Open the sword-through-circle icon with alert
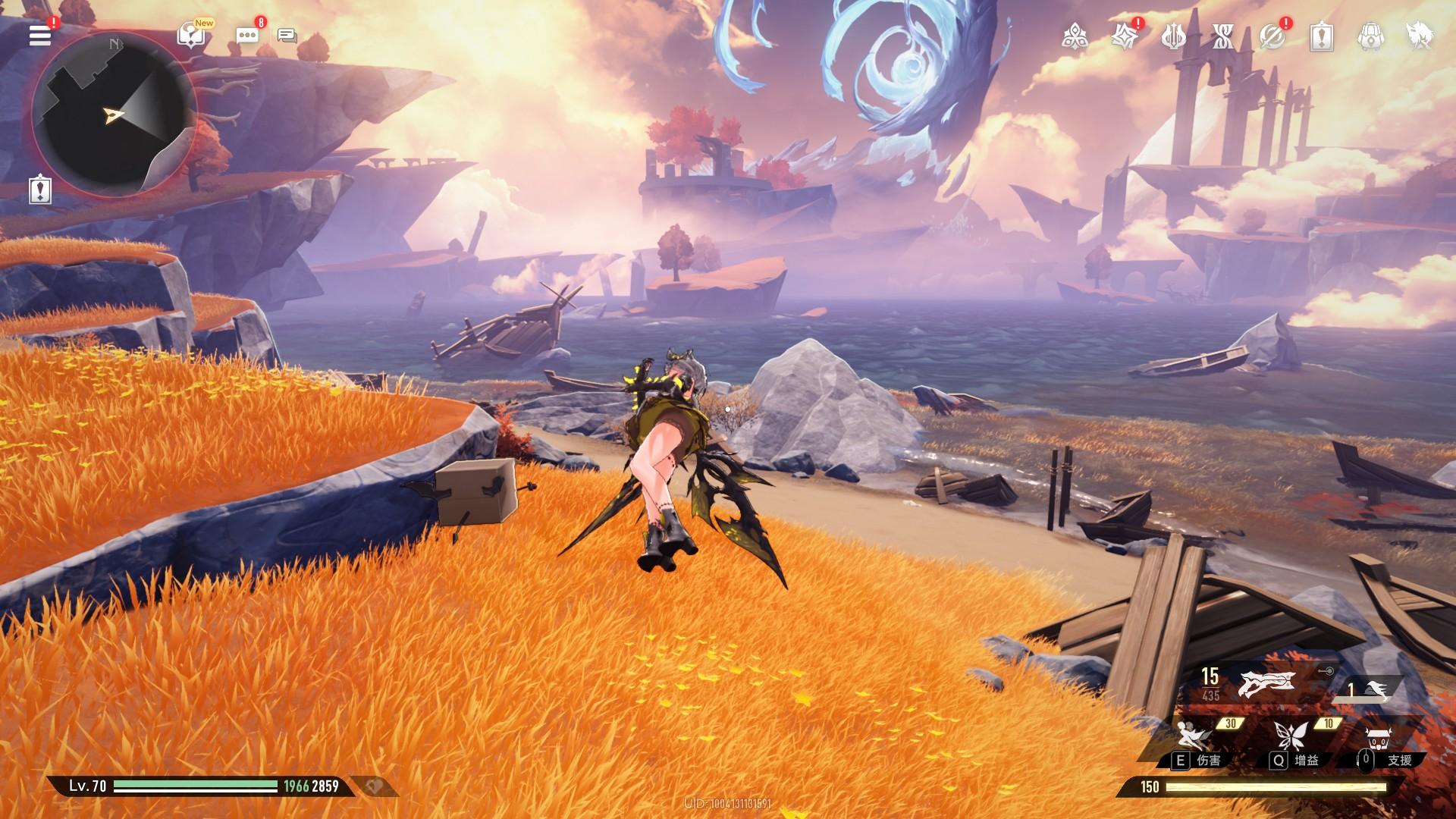Viewport: 1456px width, 819px height. [1272, 36]
